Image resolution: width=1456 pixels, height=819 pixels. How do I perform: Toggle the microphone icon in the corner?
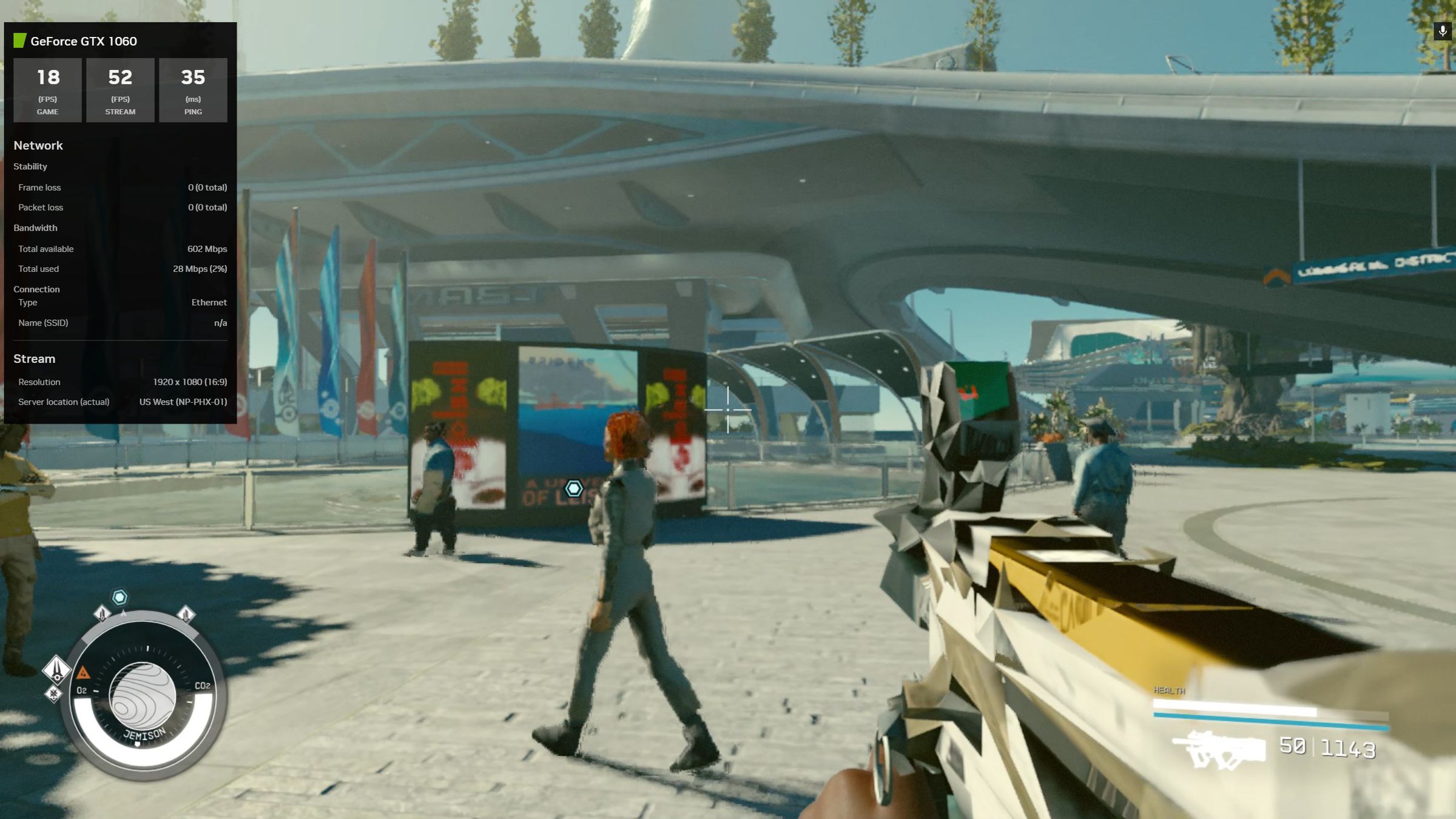tap(1442, 31)
